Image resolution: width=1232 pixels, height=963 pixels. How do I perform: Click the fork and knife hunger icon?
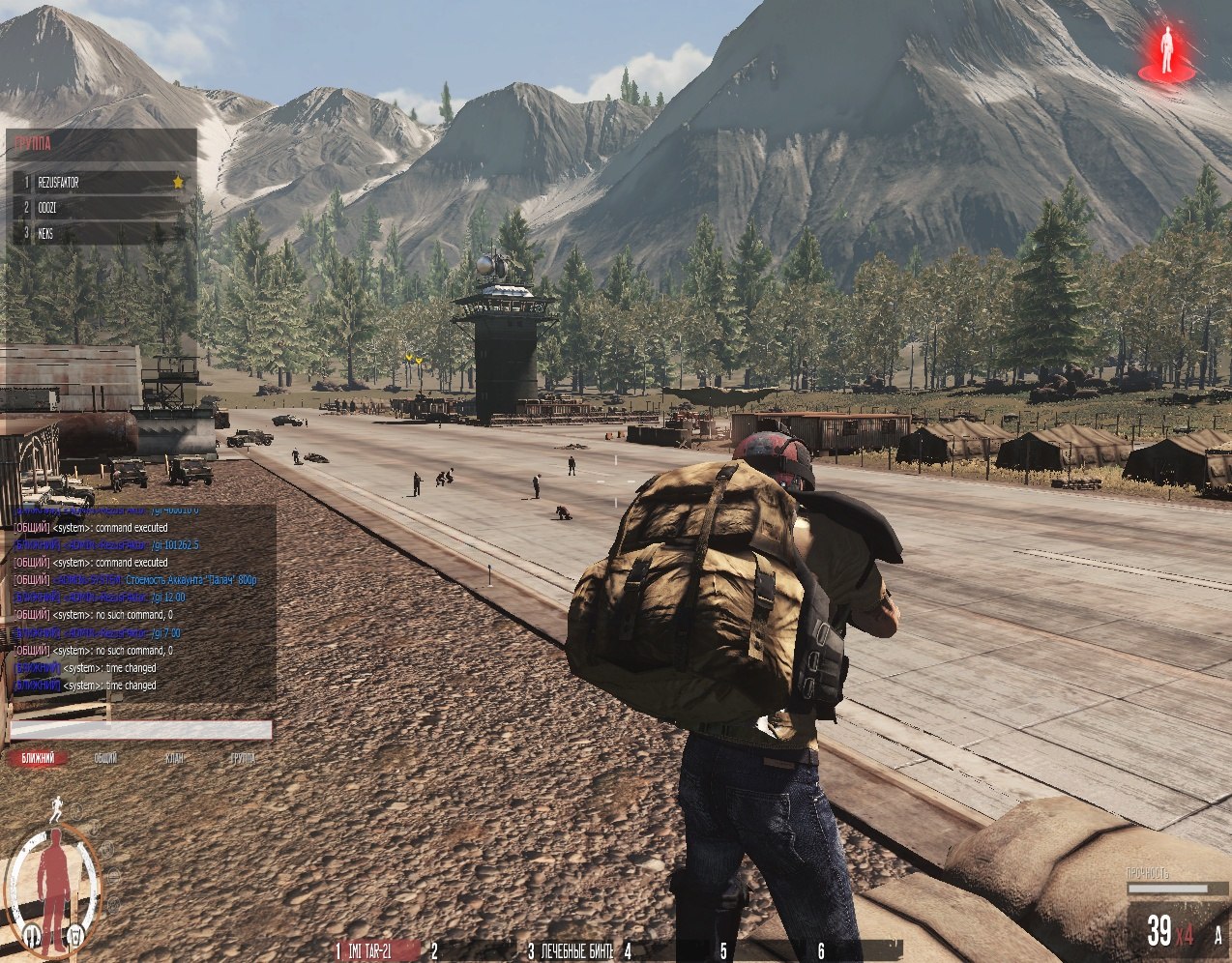coord(32,934)
